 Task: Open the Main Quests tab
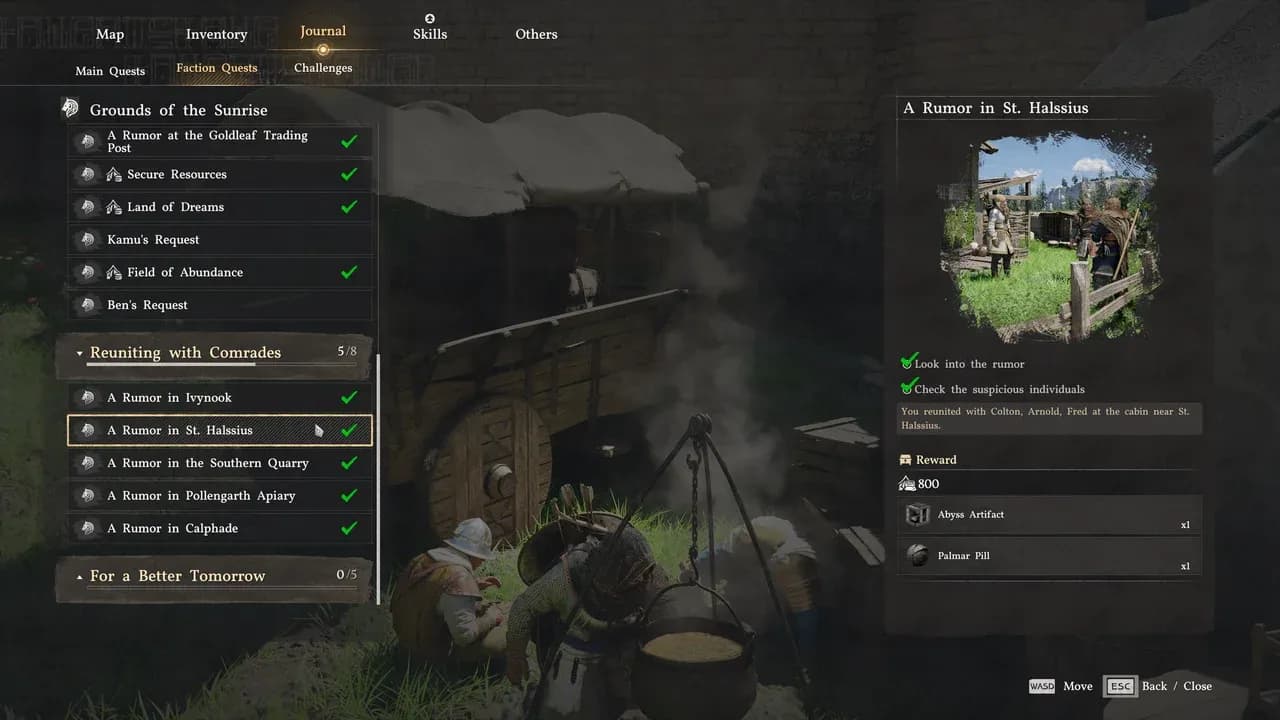click(109, 71)
